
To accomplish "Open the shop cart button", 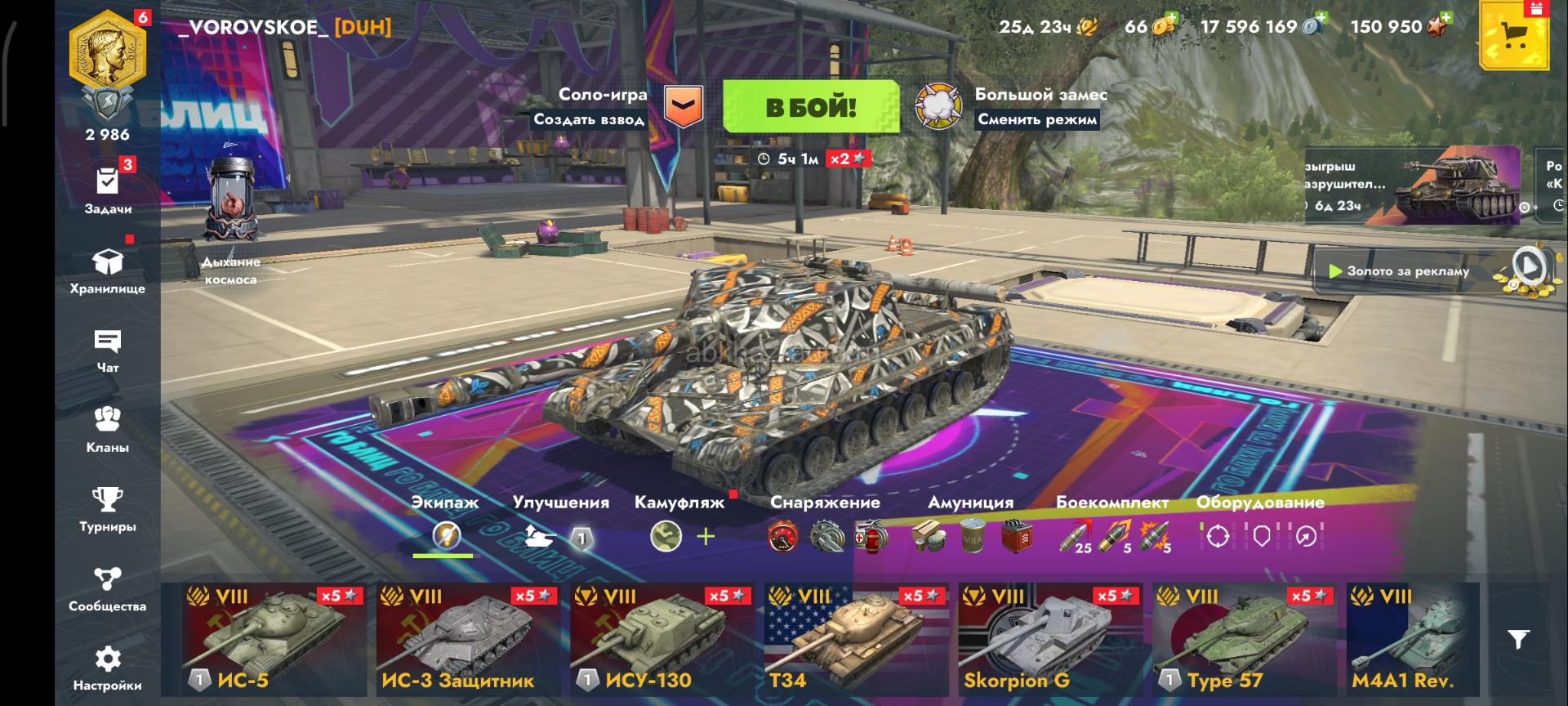I will point(1515,36).
